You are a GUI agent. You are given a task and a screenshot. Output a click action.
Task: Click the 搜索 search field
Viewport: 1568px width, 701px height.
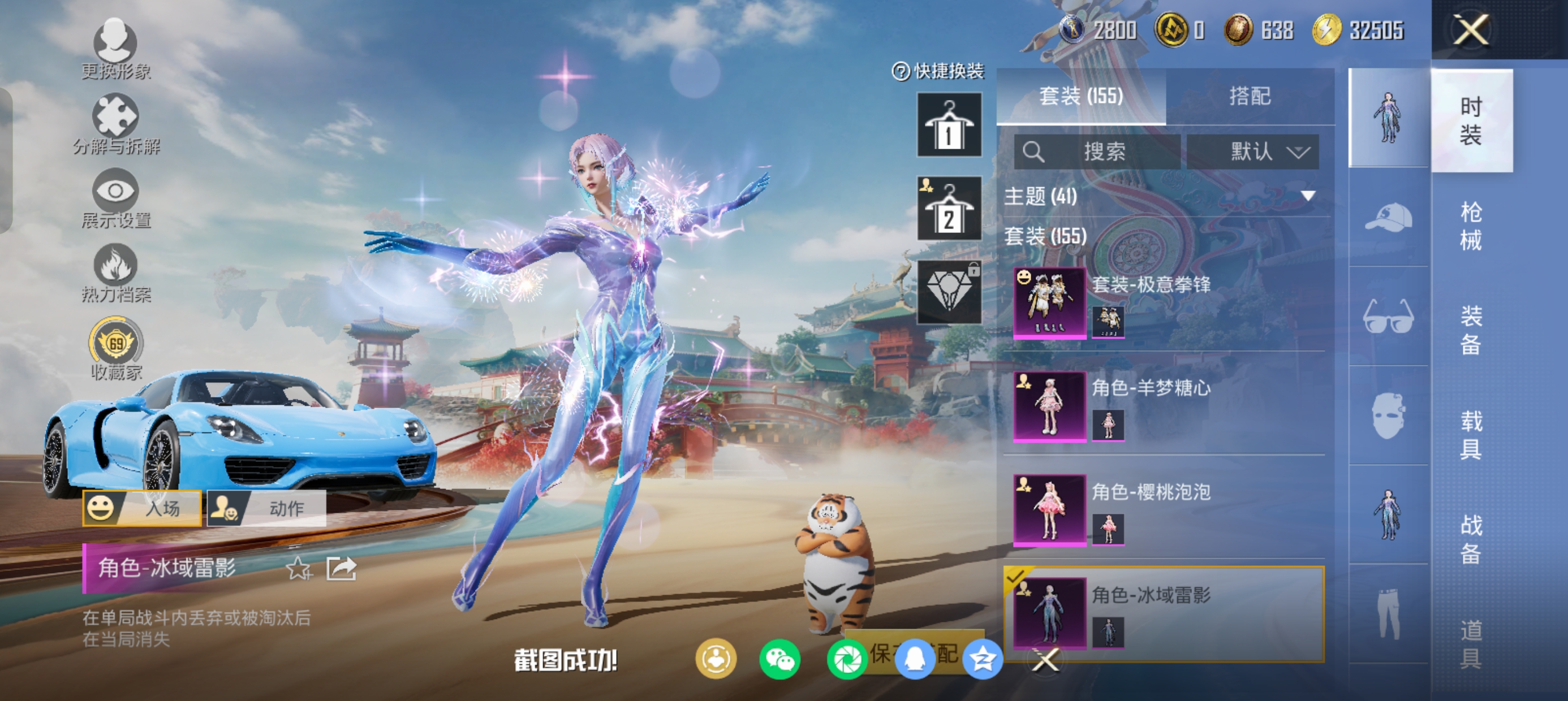click(1097, 152)
